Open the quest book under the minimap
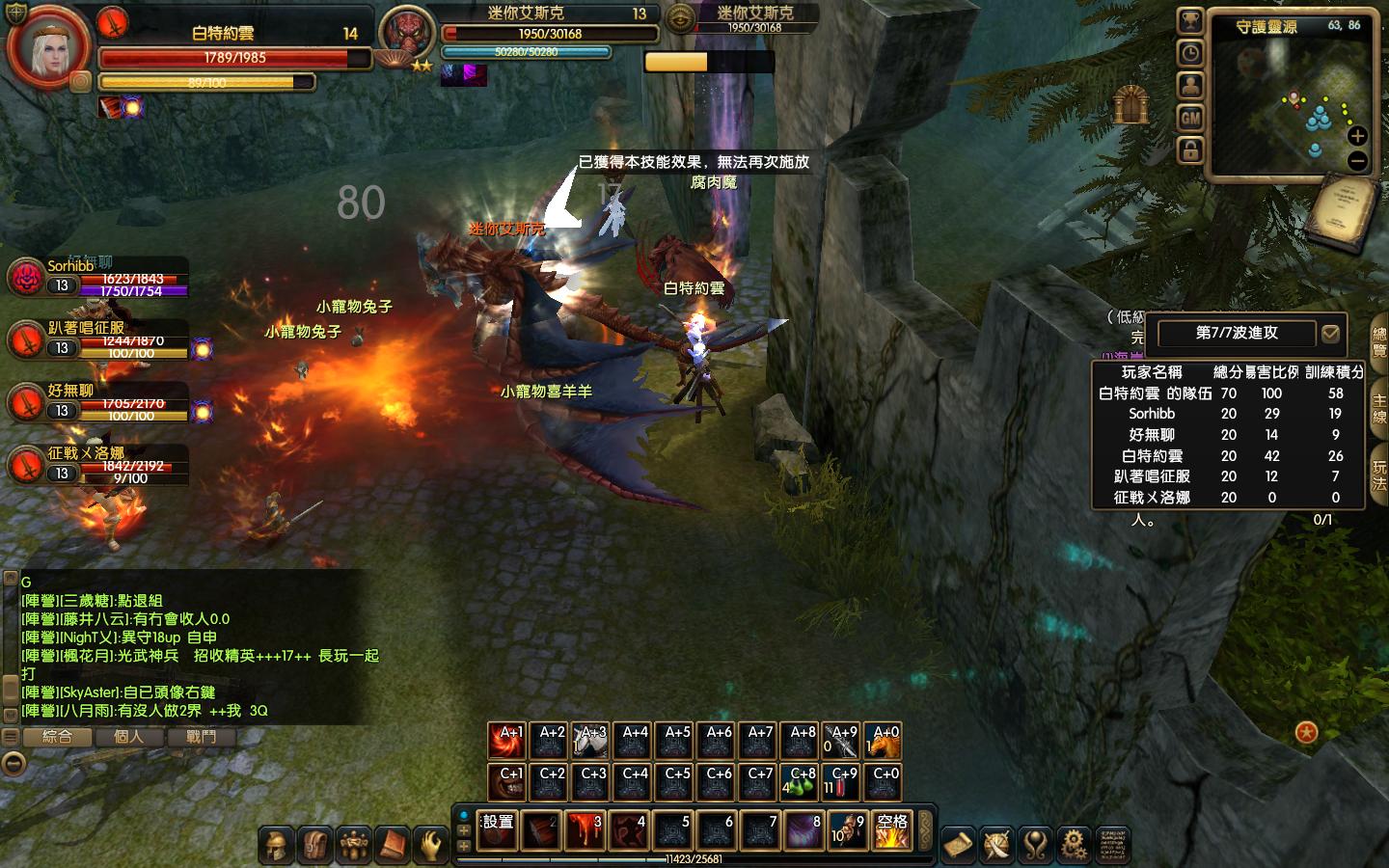This screenshot has width=1389, height=868. [x=1344, y=210]
